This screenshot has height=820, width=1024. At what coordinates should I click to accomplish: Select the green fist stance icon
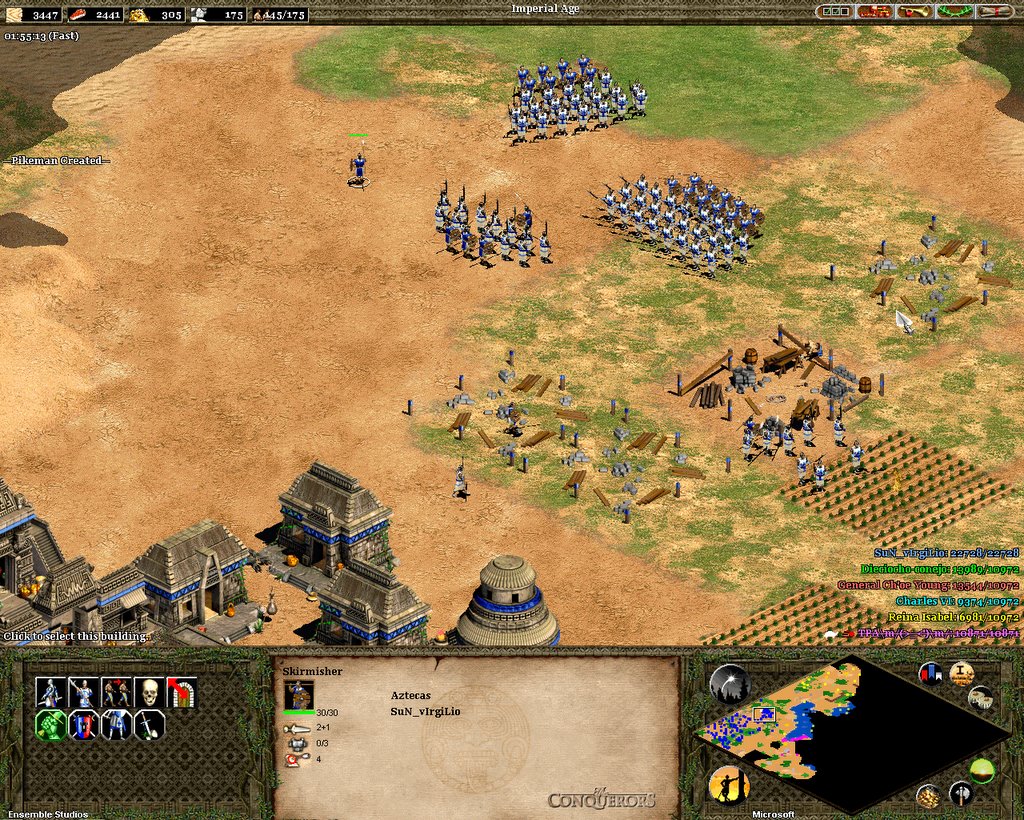point(50,725)
